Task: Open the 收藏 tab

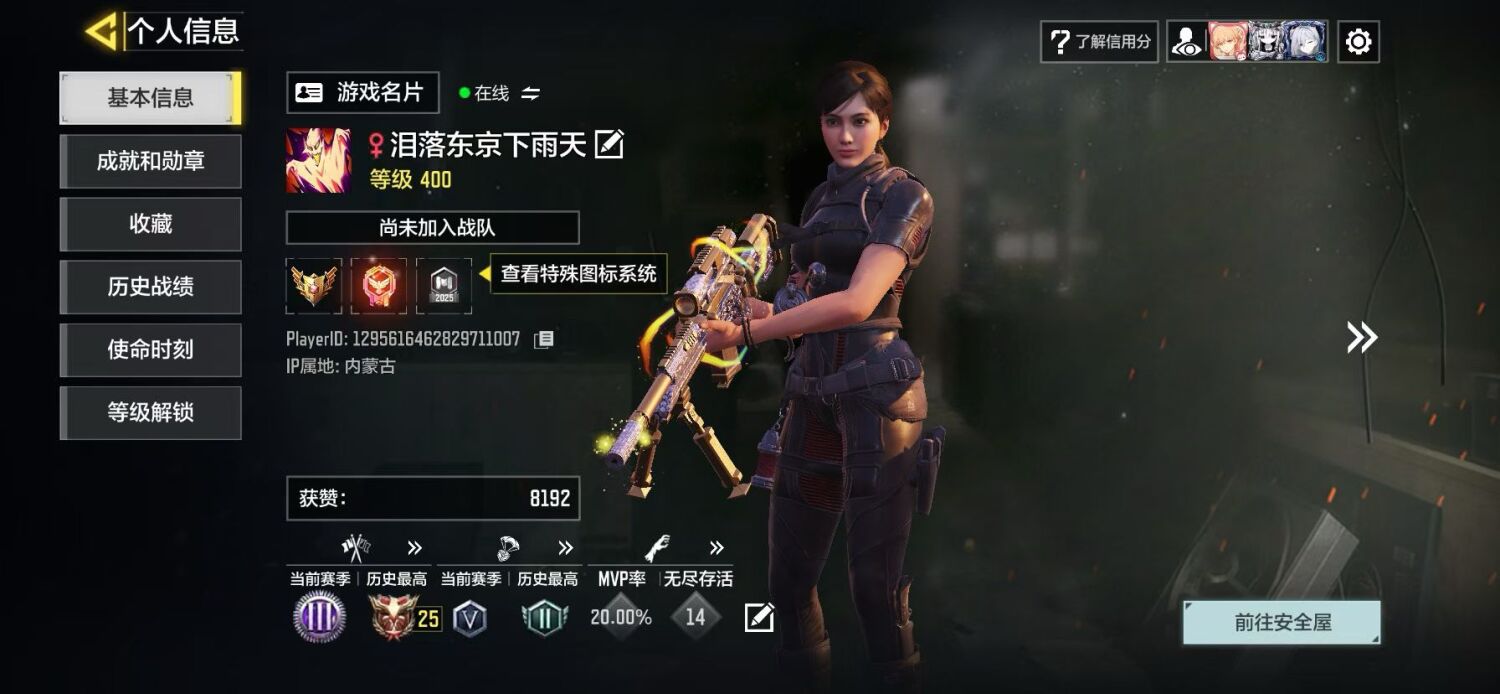Action: click(x=151, y=224)
